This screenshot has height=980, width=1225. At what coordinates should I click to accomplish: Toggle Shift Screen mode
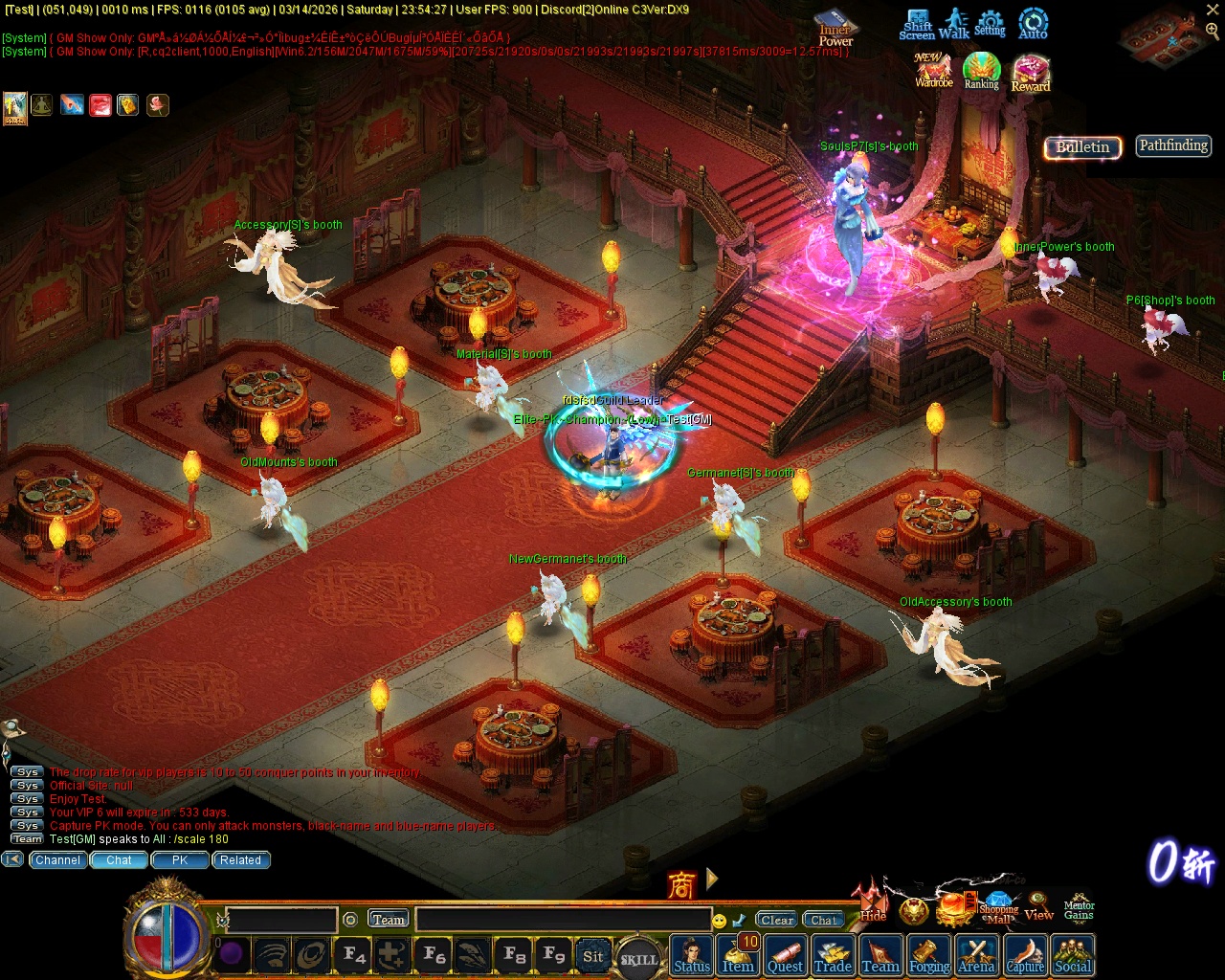(917, 25)
